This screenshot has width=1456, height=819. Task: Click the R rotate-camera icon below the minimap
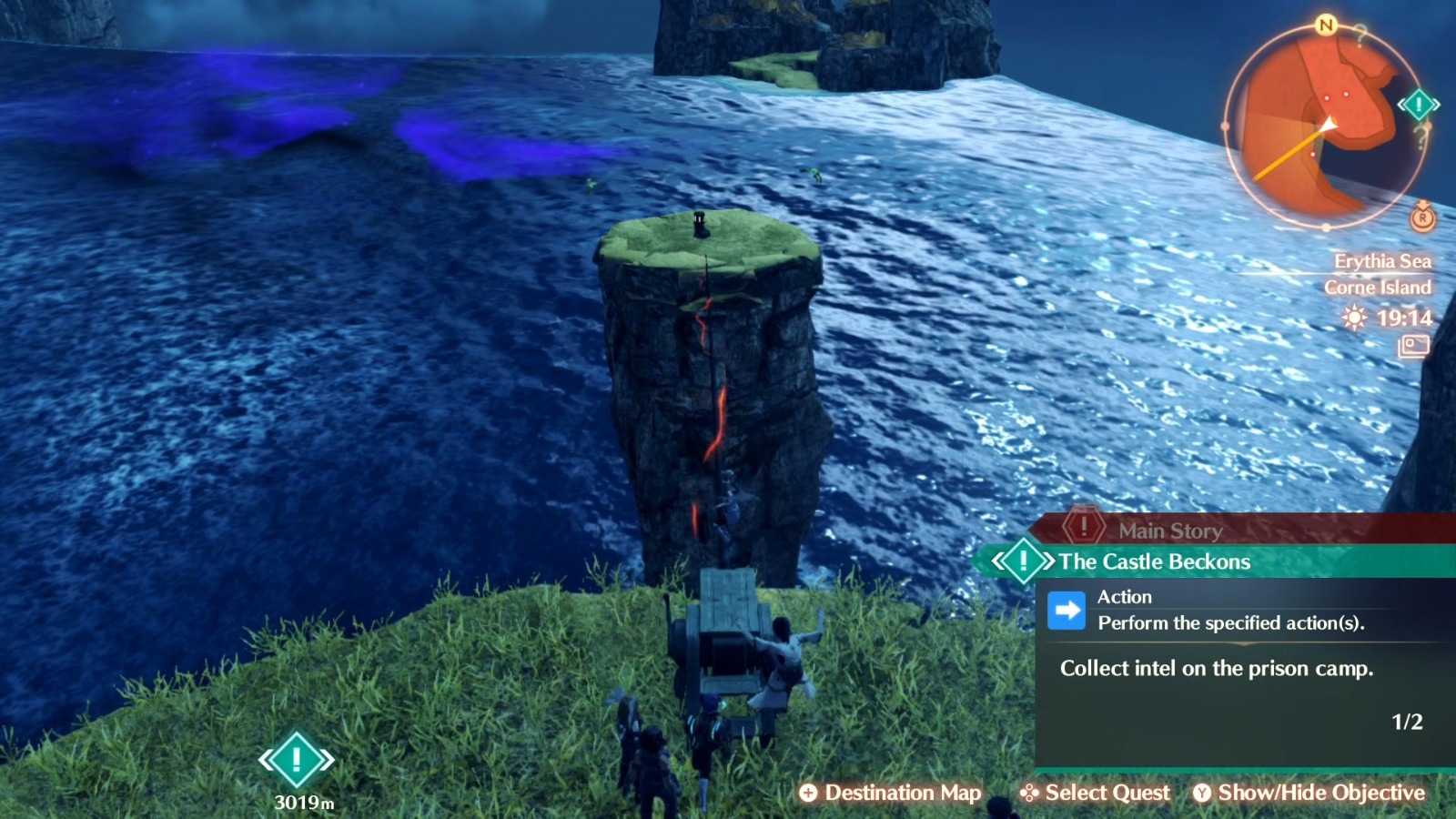(1421, 218)
